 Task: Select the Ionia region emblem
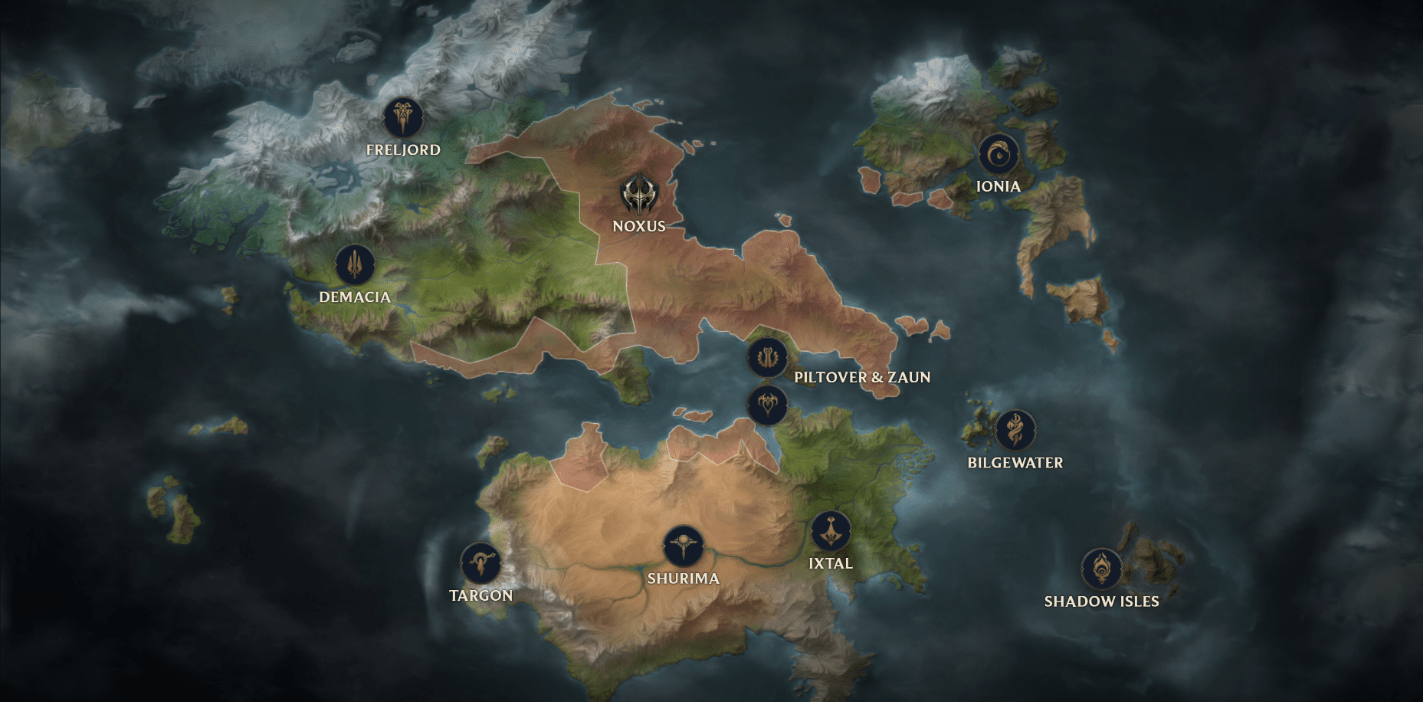click(x=998, y=154)
